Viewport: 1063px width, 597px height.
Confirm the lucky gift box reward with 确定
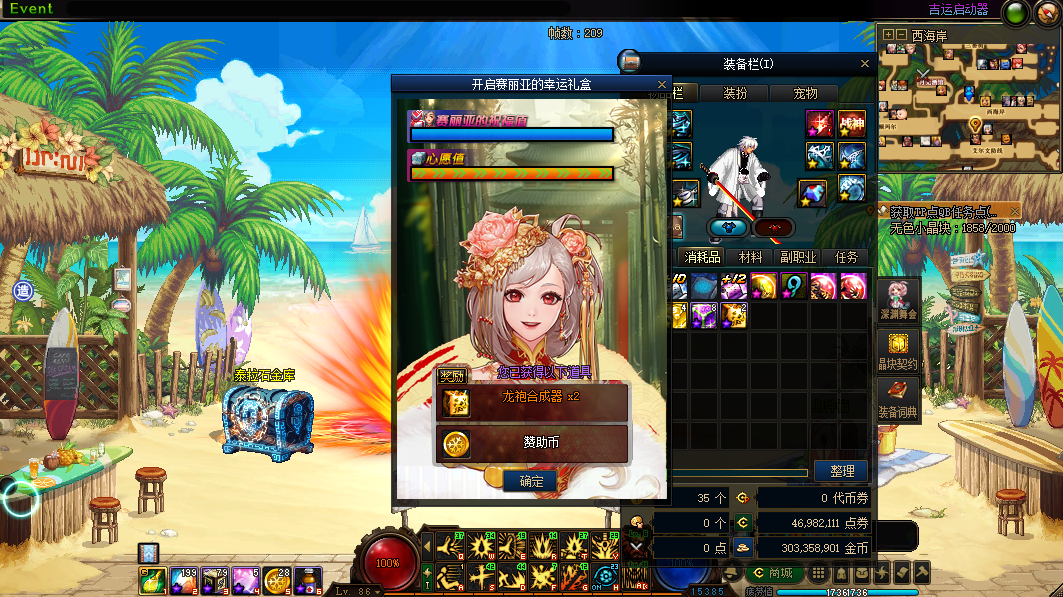531,481
